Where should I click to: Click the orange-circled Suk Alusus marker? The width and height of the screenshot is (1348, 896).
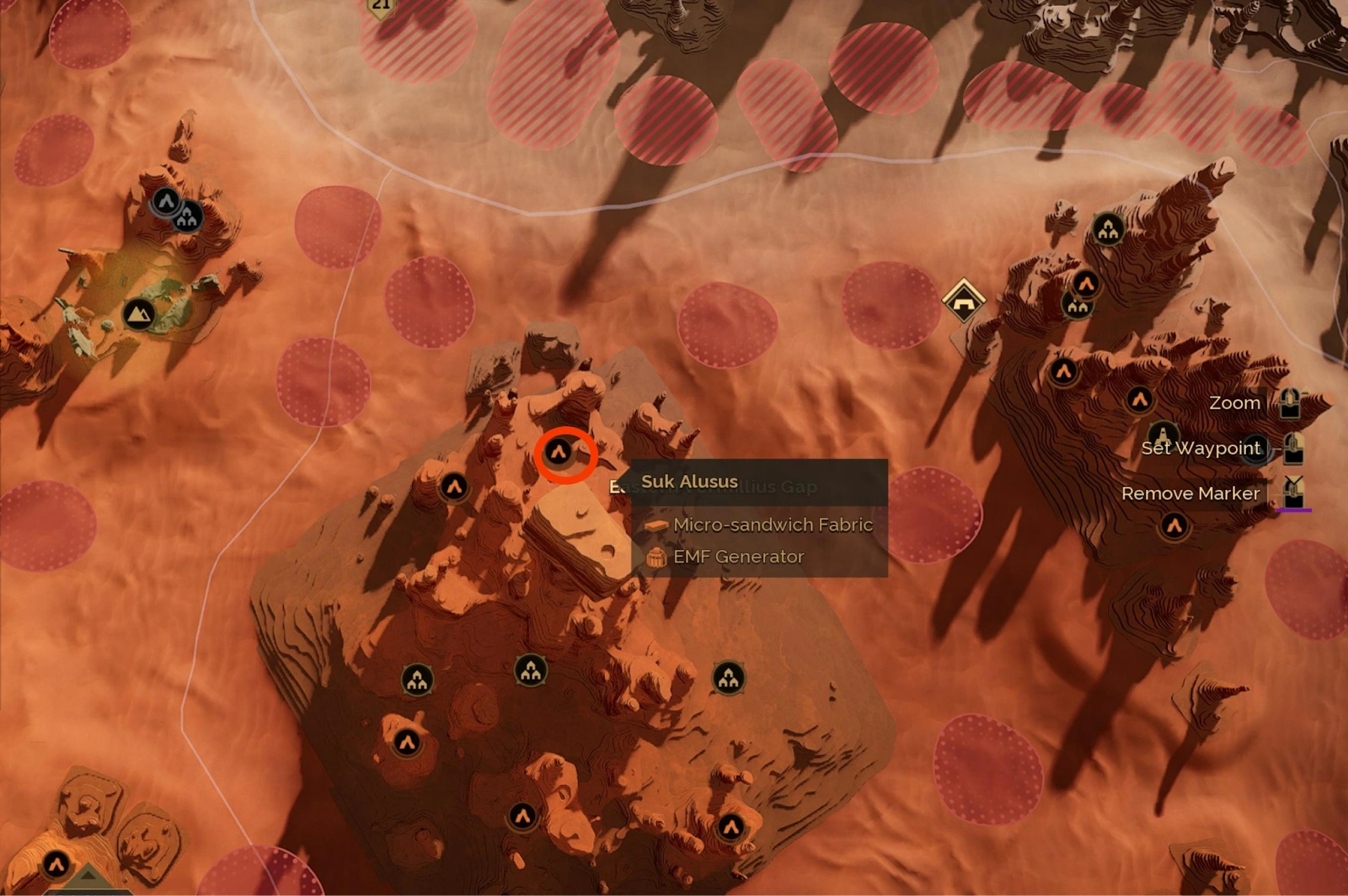[560, 453]
